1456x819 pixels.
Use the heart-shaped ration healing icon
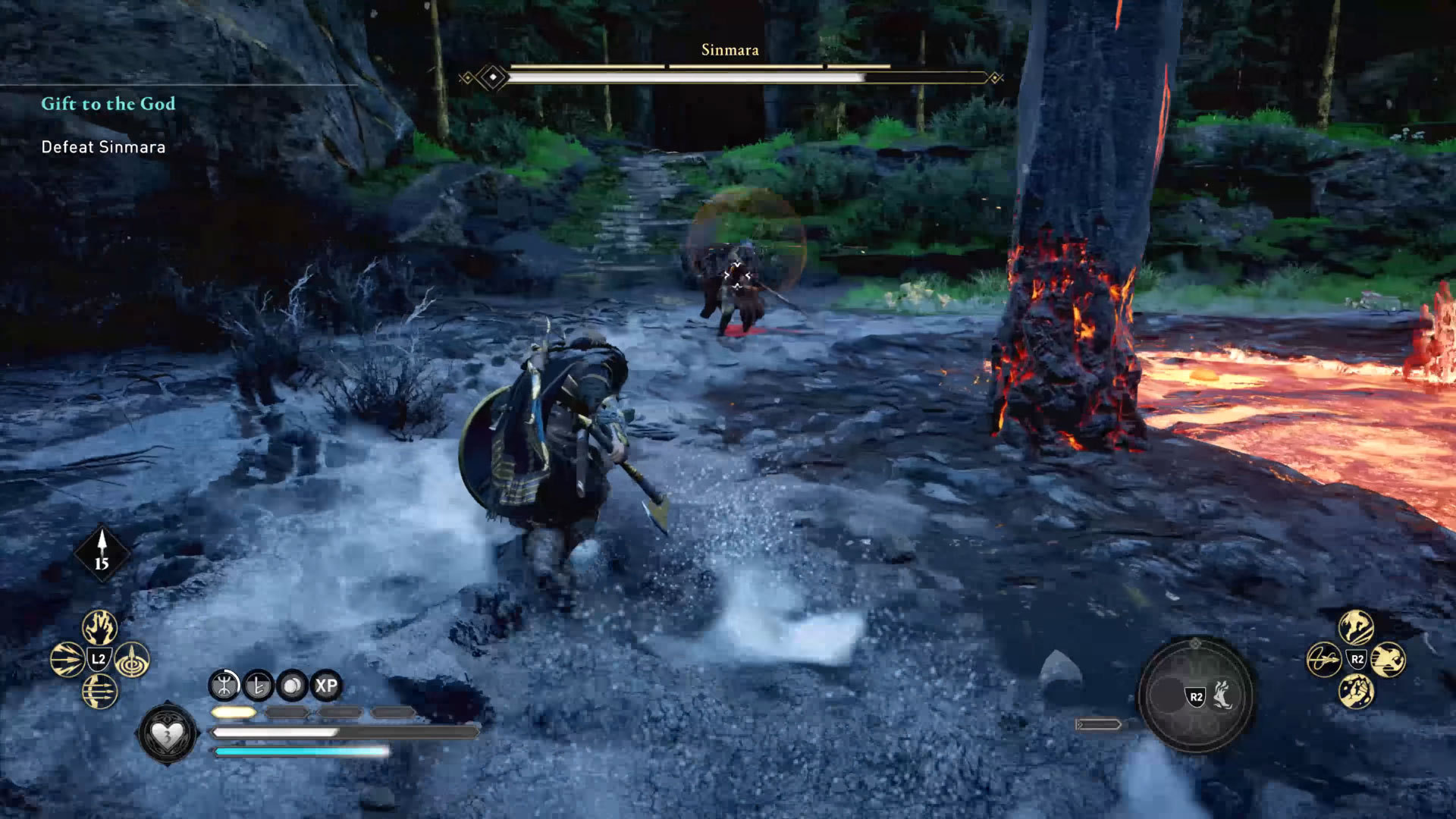tap(168, 734)
